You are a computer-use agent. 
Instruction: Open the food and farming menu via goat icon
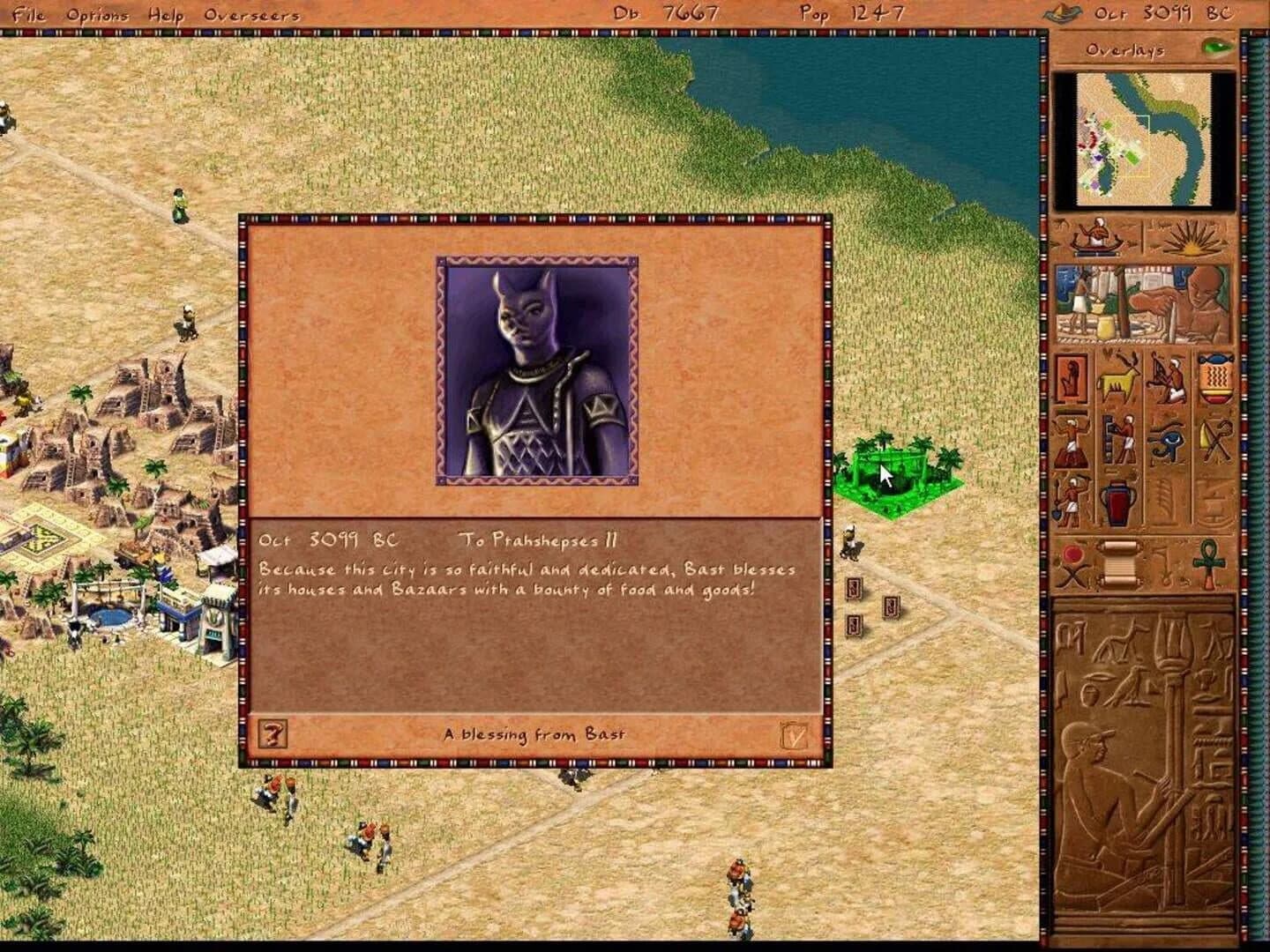[x=1115, y=379]
